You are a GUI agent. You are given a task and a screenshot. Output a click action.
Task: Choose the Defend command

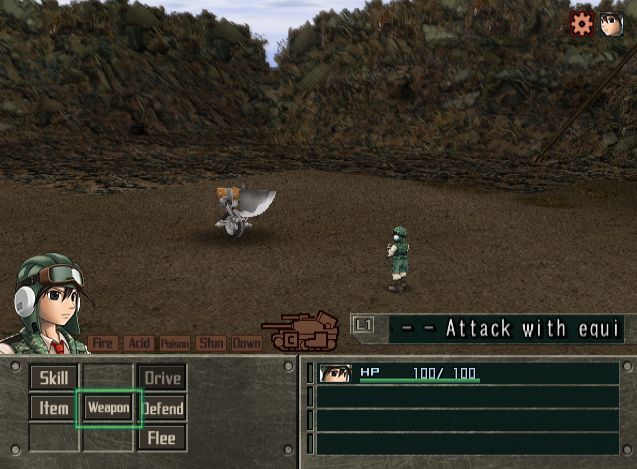162,408
